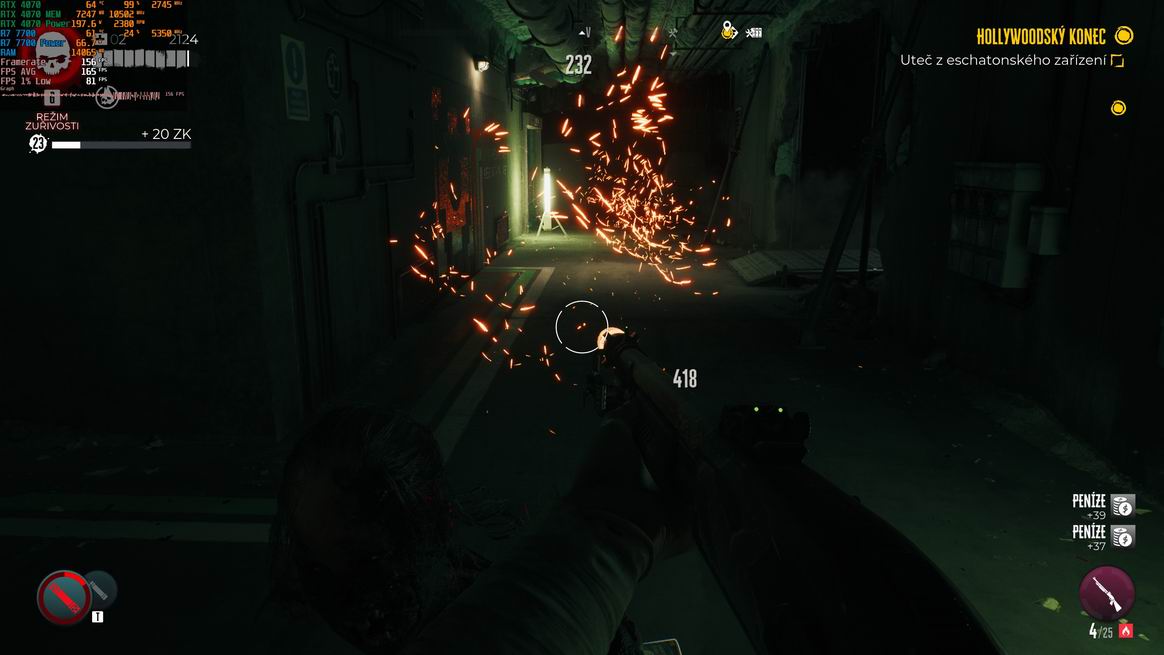1164x655 pixels.
Task: Click the crossed tools compass marker
Action: 674,32
